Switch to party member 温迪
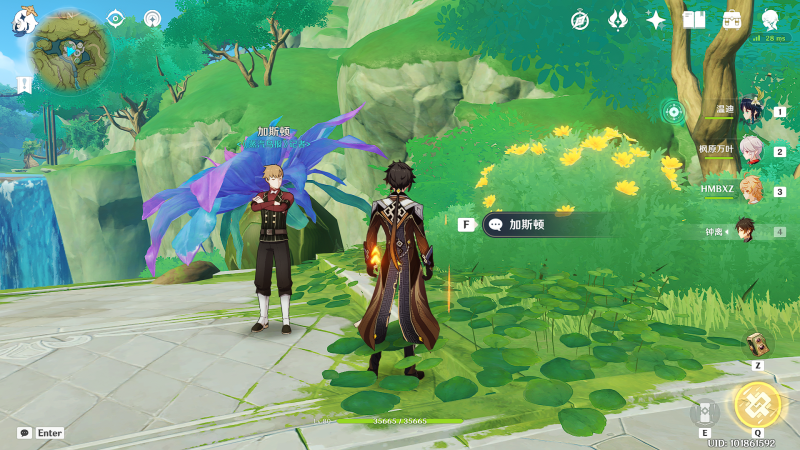 coord(750,111)
